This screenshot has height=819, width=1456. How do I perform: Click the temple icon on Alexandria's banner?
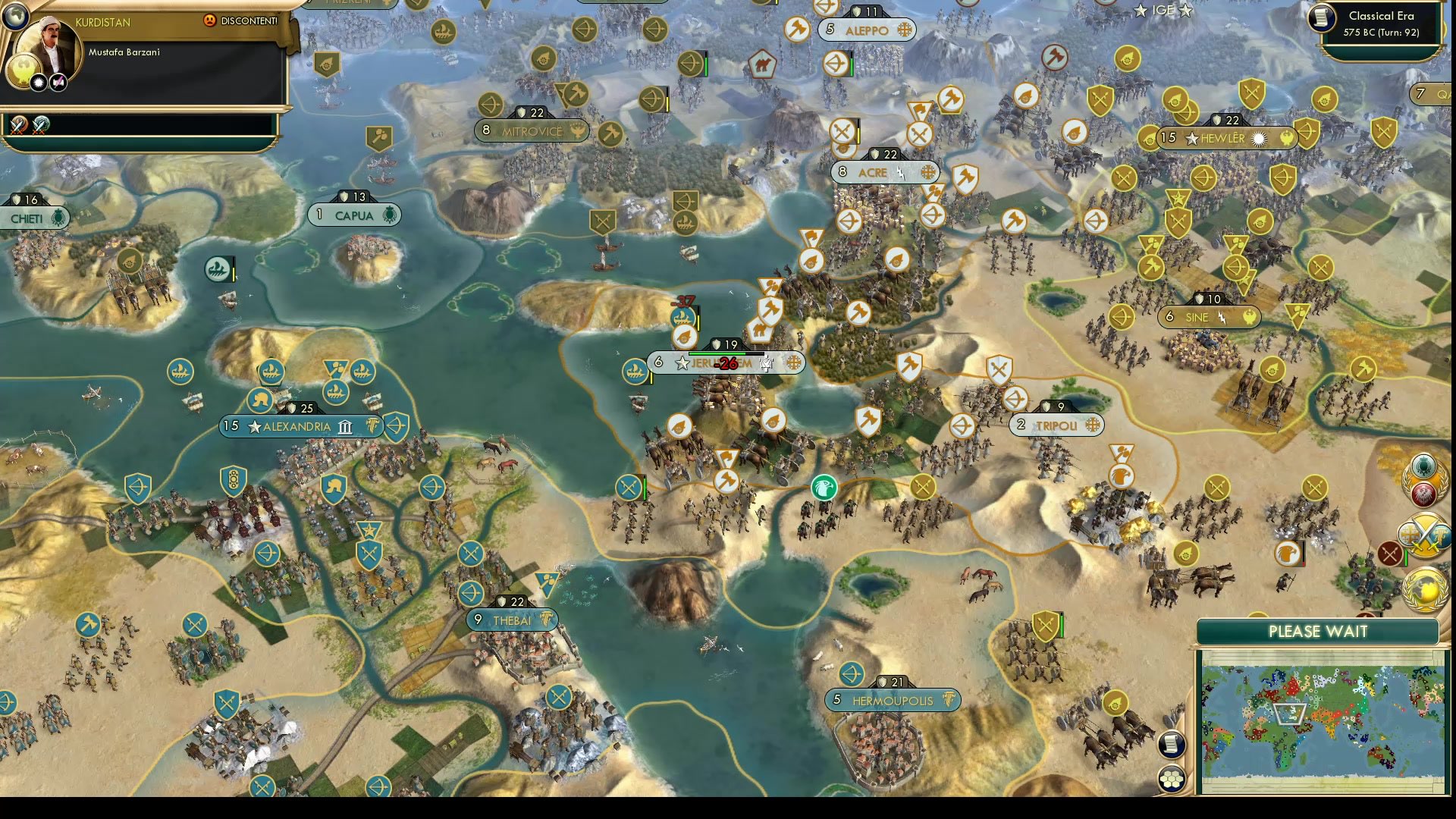(344, 427)
